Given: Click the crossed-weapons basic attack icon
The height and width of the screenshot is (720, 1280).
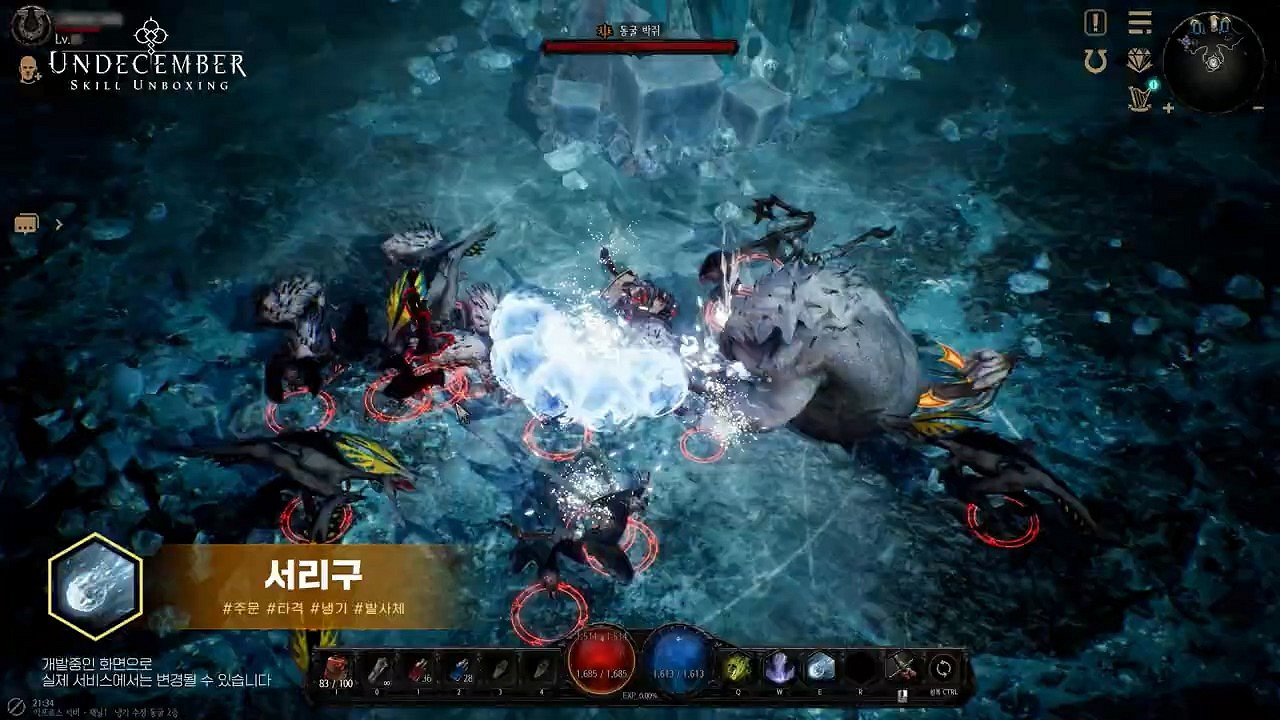Looking at the screenshot, I should pos(903,667).
